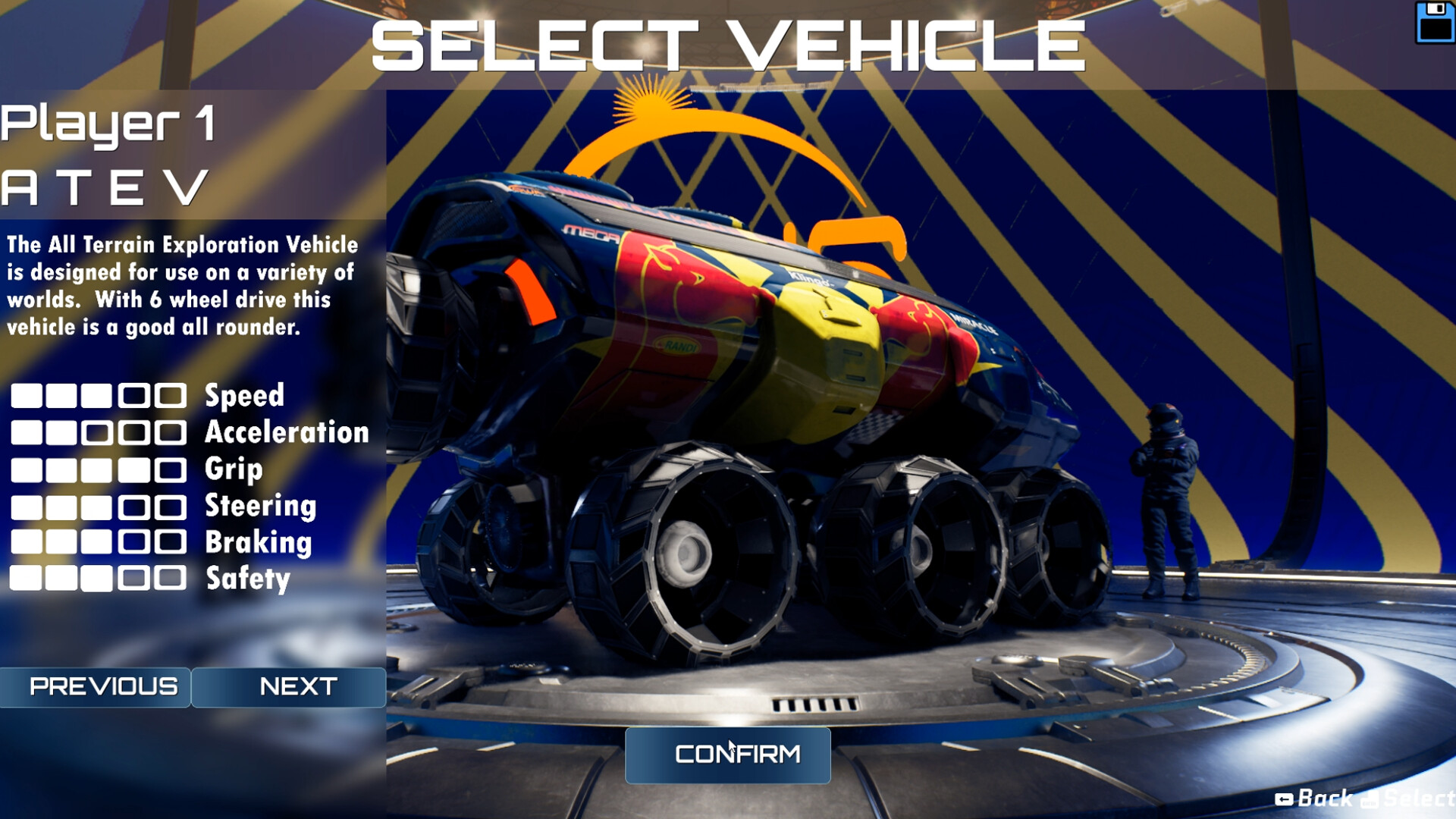Click the Back prompt text
1456x819 pixels.
tap(1323, 797)
